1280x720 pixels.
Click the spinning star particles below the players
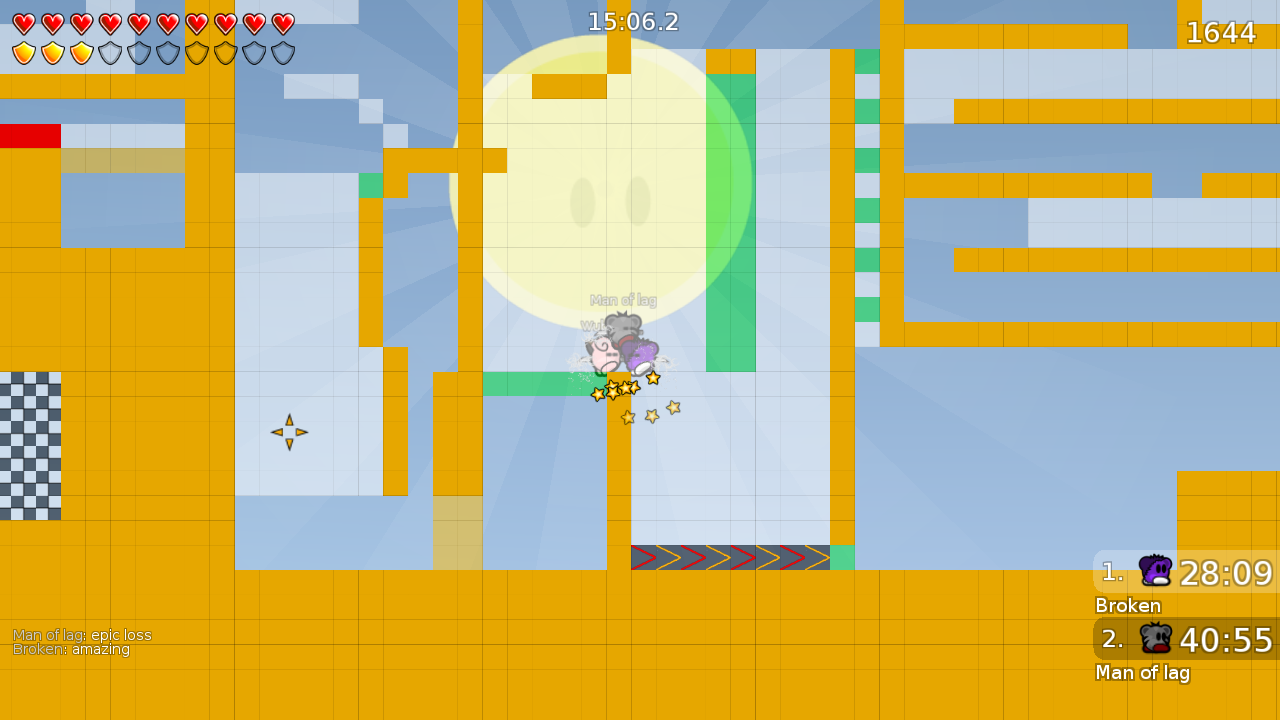(x=620, y=392)
